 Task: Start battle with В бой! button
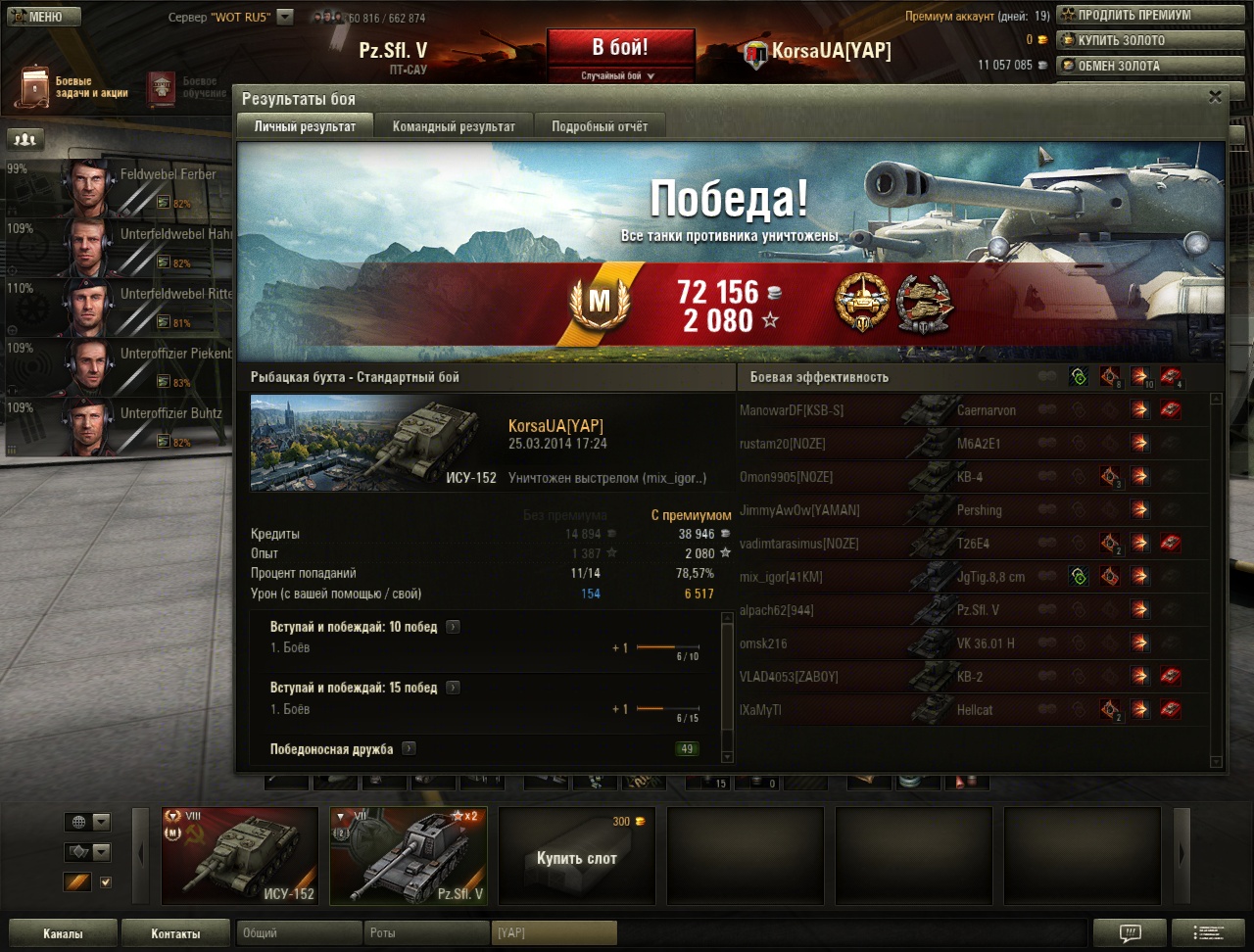pos(620,47)
